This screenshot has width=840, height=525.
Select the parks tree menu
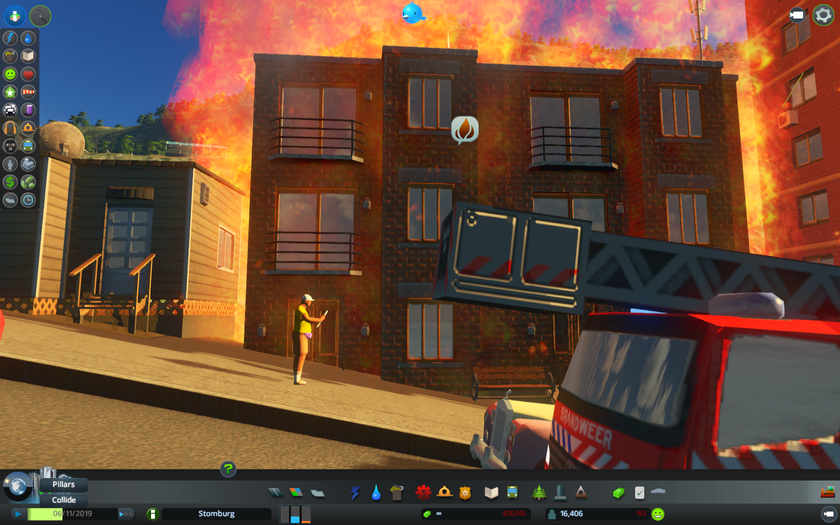tap(539, 492)
